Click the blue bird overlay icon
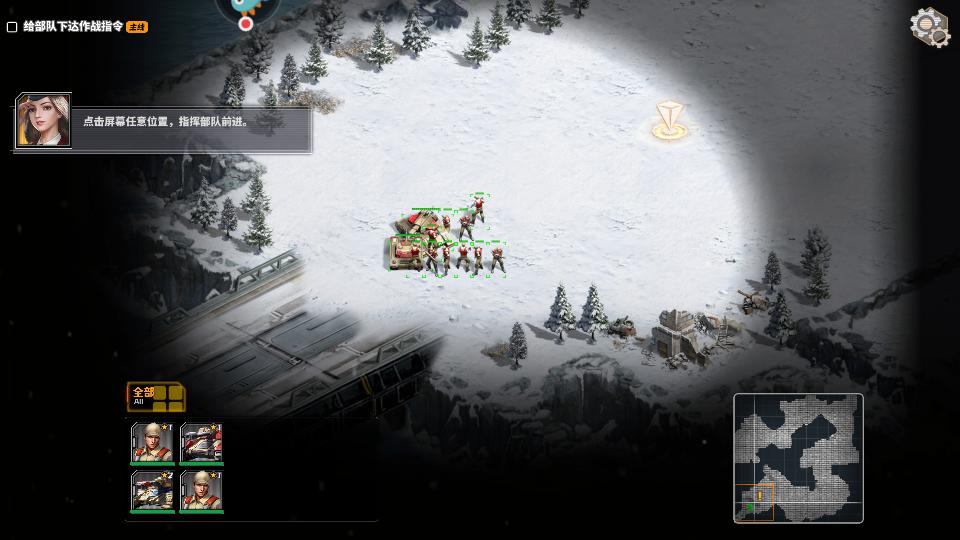960x540 pixels. pyautogui.click(x=245, y=8)
